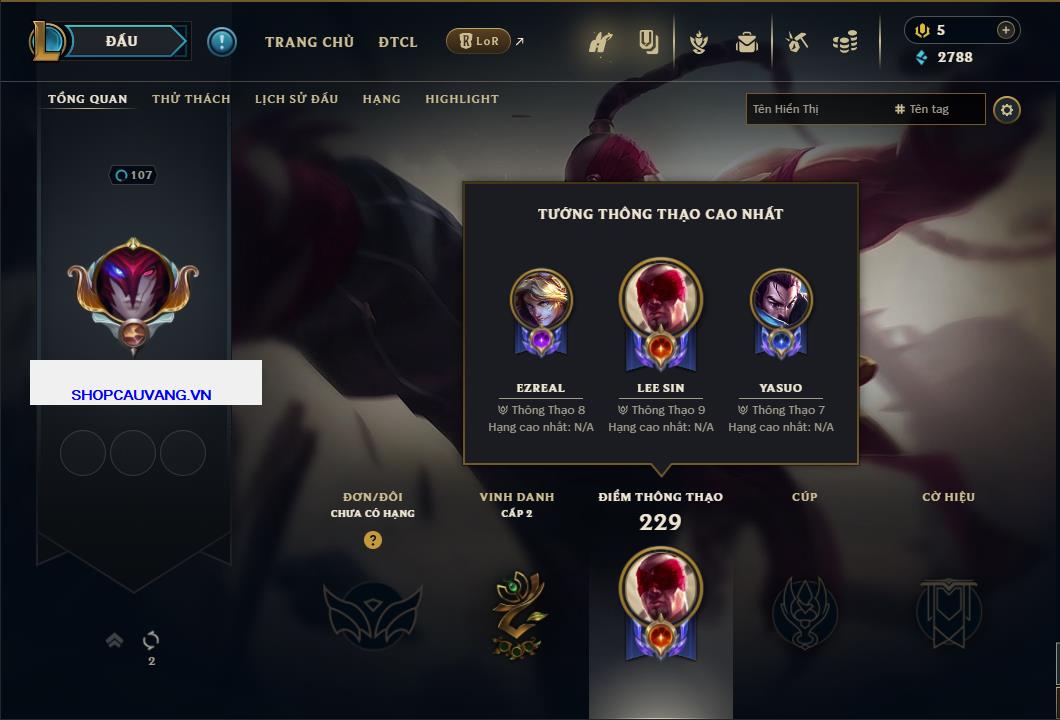Select Ezreal's mastery portrait
1060x720 pixels.
(541, 301)
